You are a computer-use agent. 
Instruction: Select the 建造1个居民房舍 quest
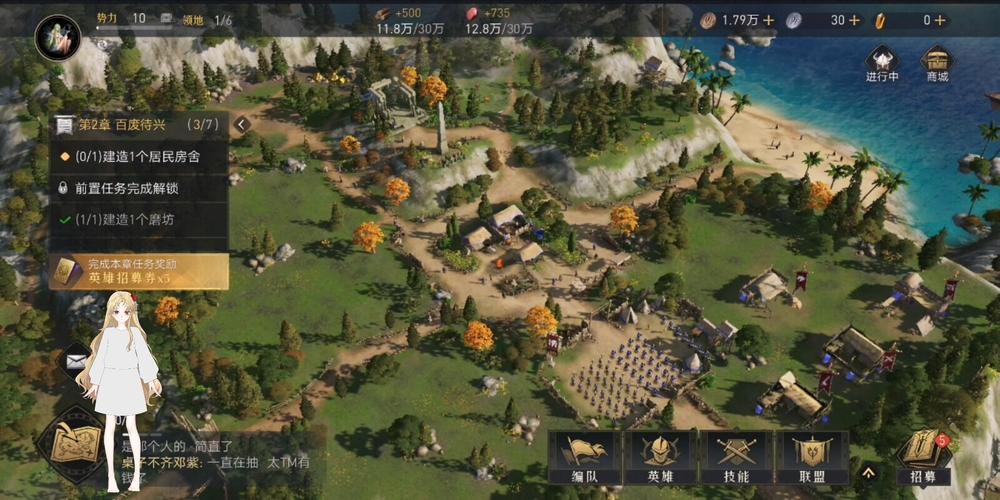tap(138, 156)
